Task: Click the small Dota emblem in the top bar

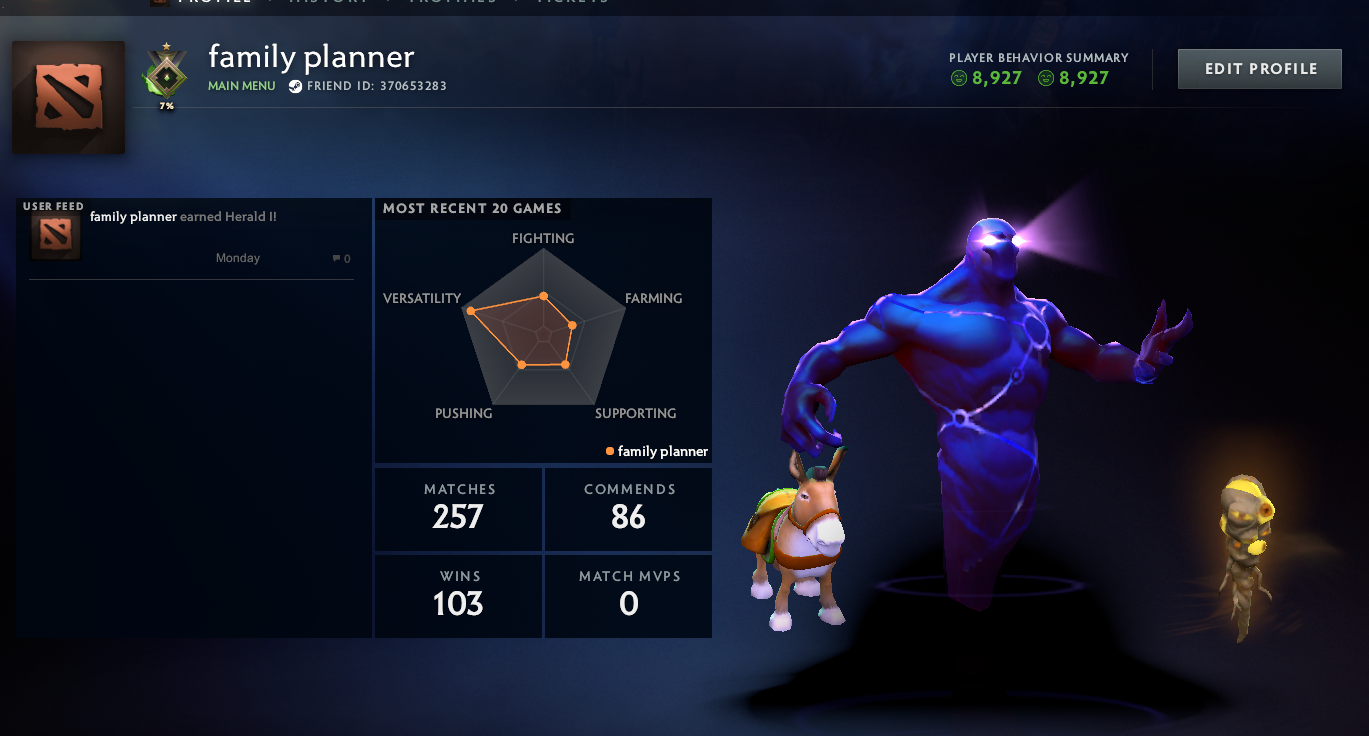Action: coord(162,3)
